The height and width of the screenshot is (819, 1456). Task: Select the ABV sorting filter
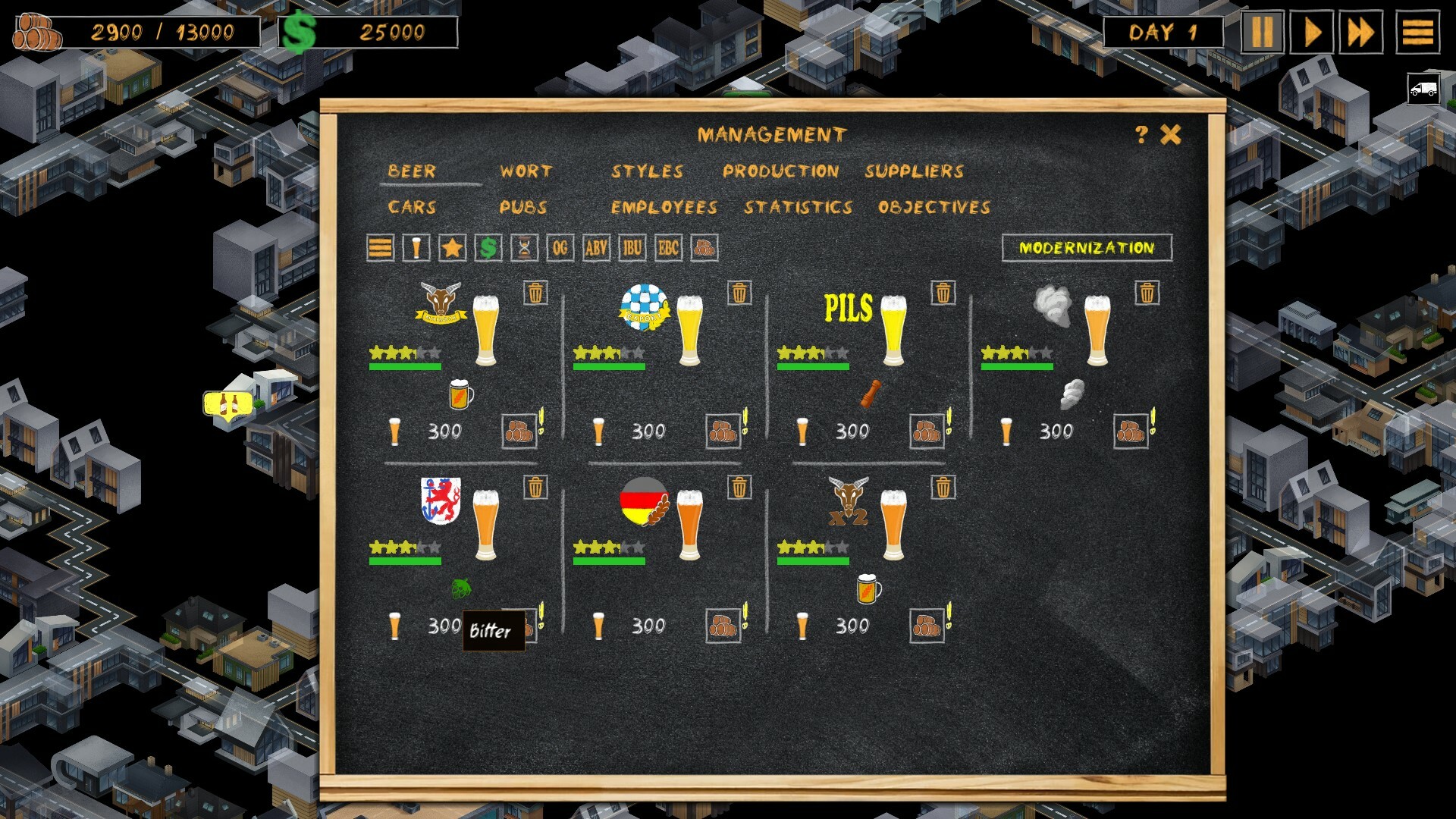596,247
